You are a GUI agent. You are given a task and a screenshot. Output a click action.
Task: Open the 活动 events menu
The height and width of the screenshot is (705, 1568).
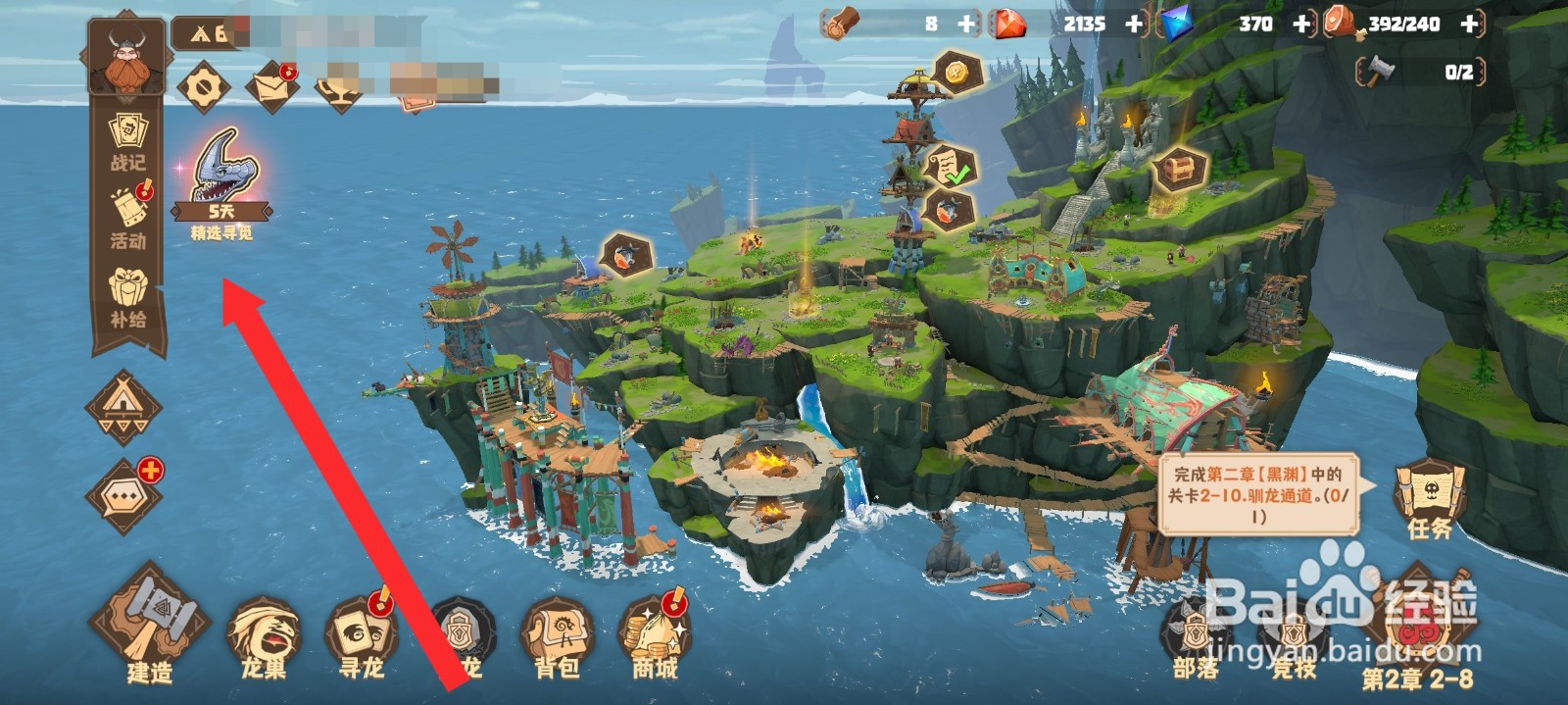(127, 218)
